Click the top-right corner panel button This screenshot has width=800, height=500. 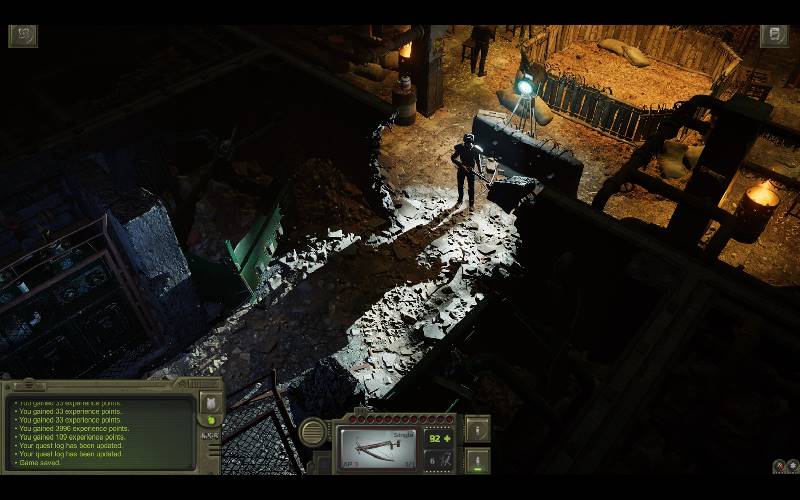(774, 36)
